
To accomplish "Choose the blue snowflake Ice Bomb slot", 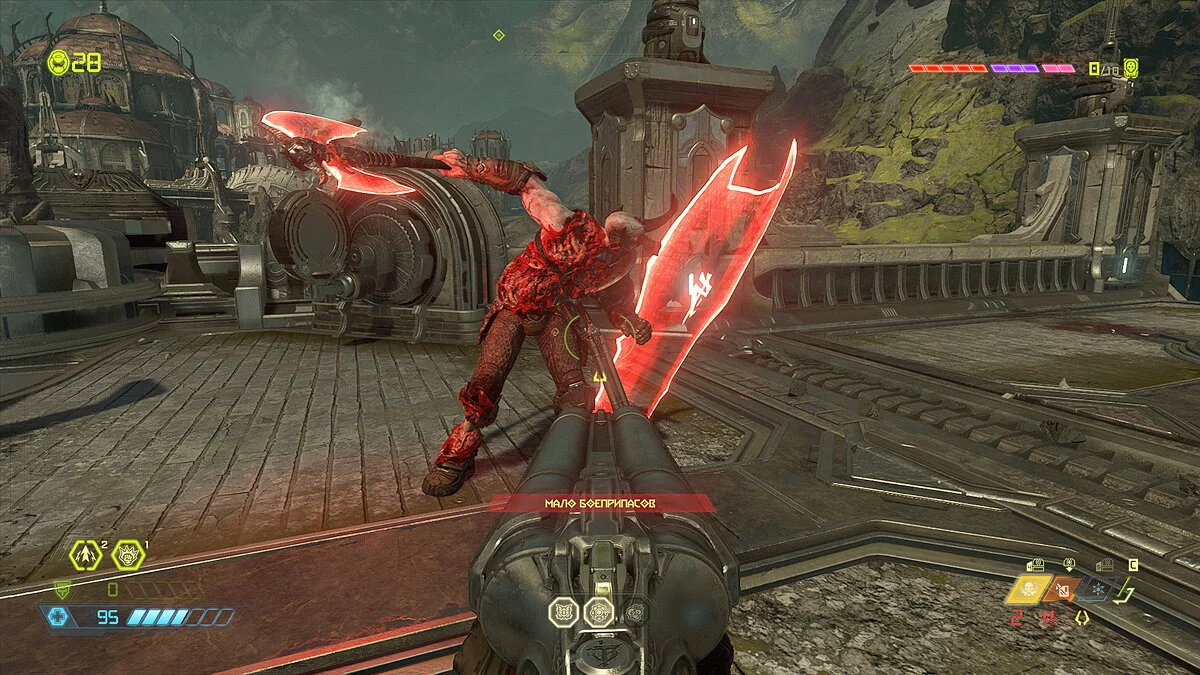I will tap(1097, 590).
